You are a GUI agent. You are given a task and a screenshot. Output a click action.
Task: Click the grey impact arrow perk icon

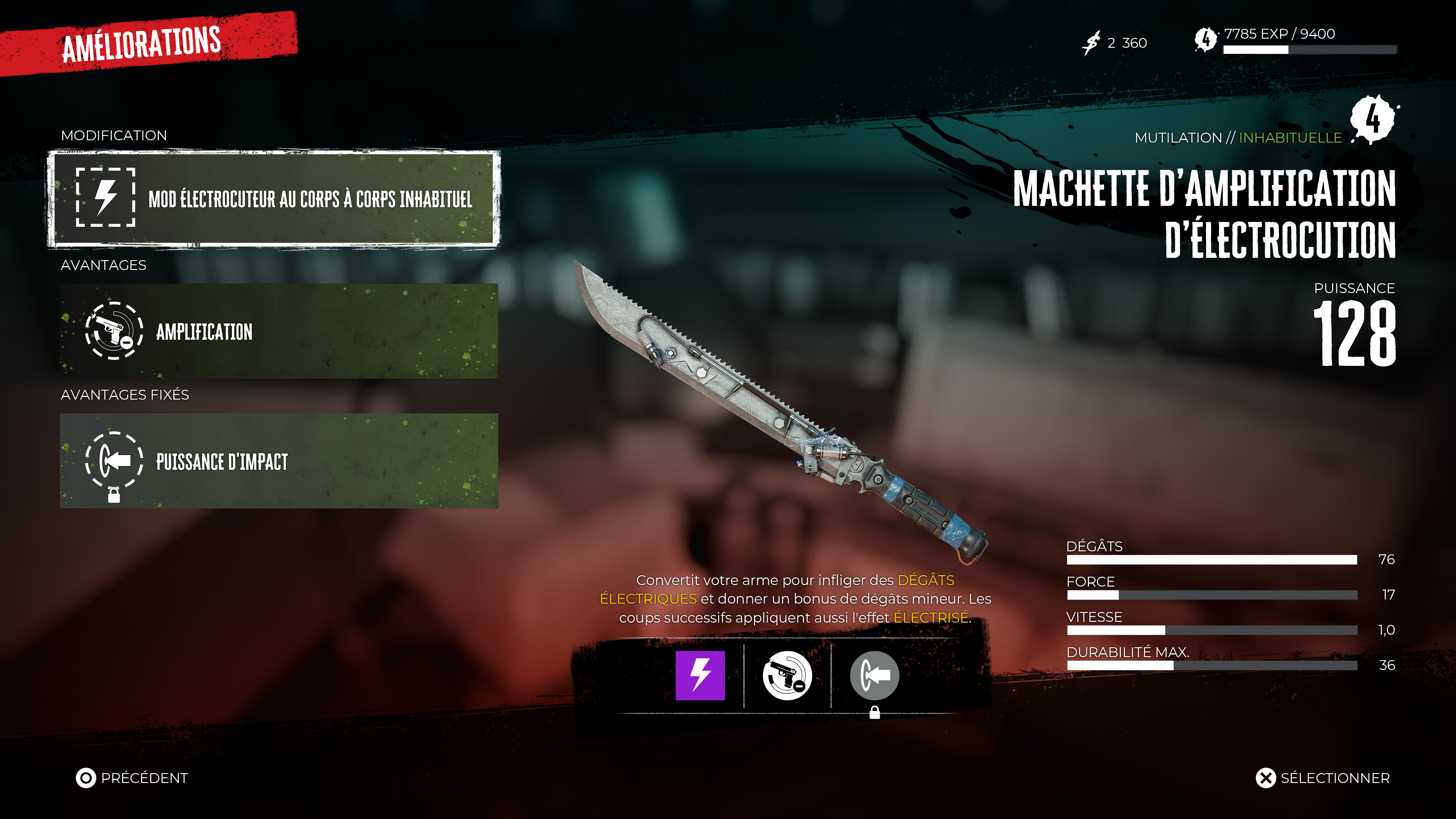[x=874, y=675]
